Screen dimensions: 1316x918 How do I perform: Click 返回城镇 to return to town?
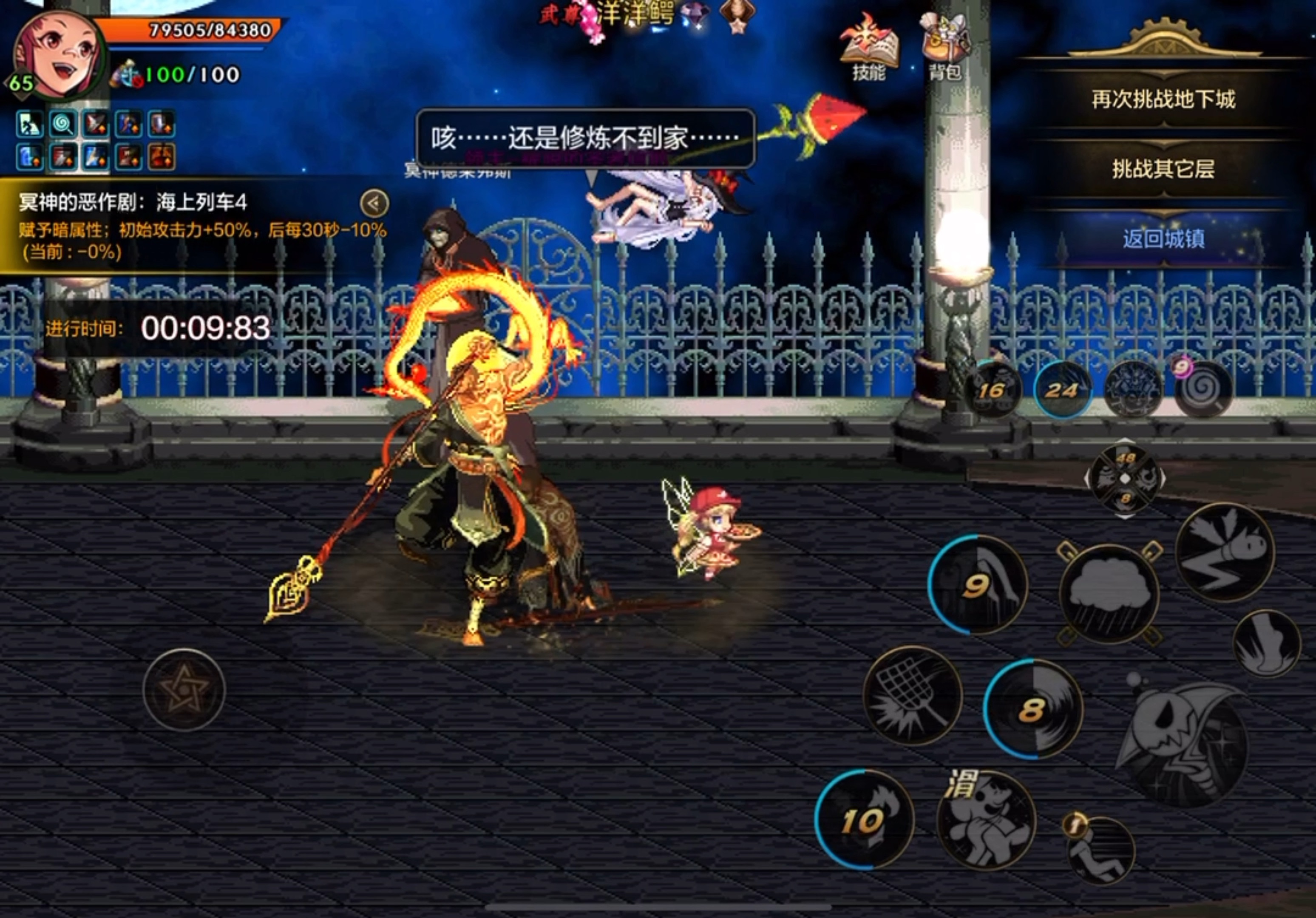point(1163,238)
